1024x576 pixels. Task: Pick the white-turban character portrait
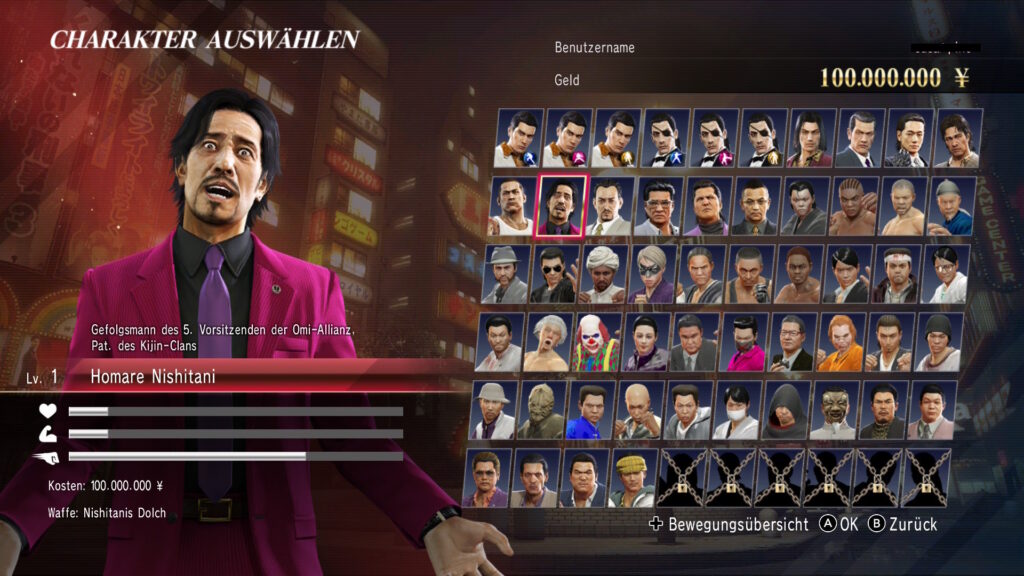pyautogui.click(x=603, y=273)
